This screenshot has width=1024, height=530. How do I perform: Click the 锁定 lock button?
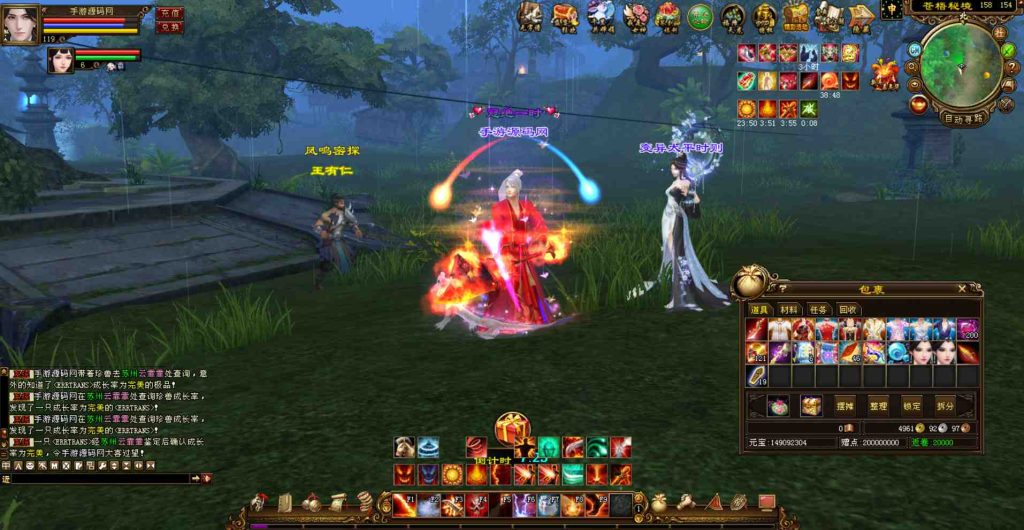tap(911, 406)
